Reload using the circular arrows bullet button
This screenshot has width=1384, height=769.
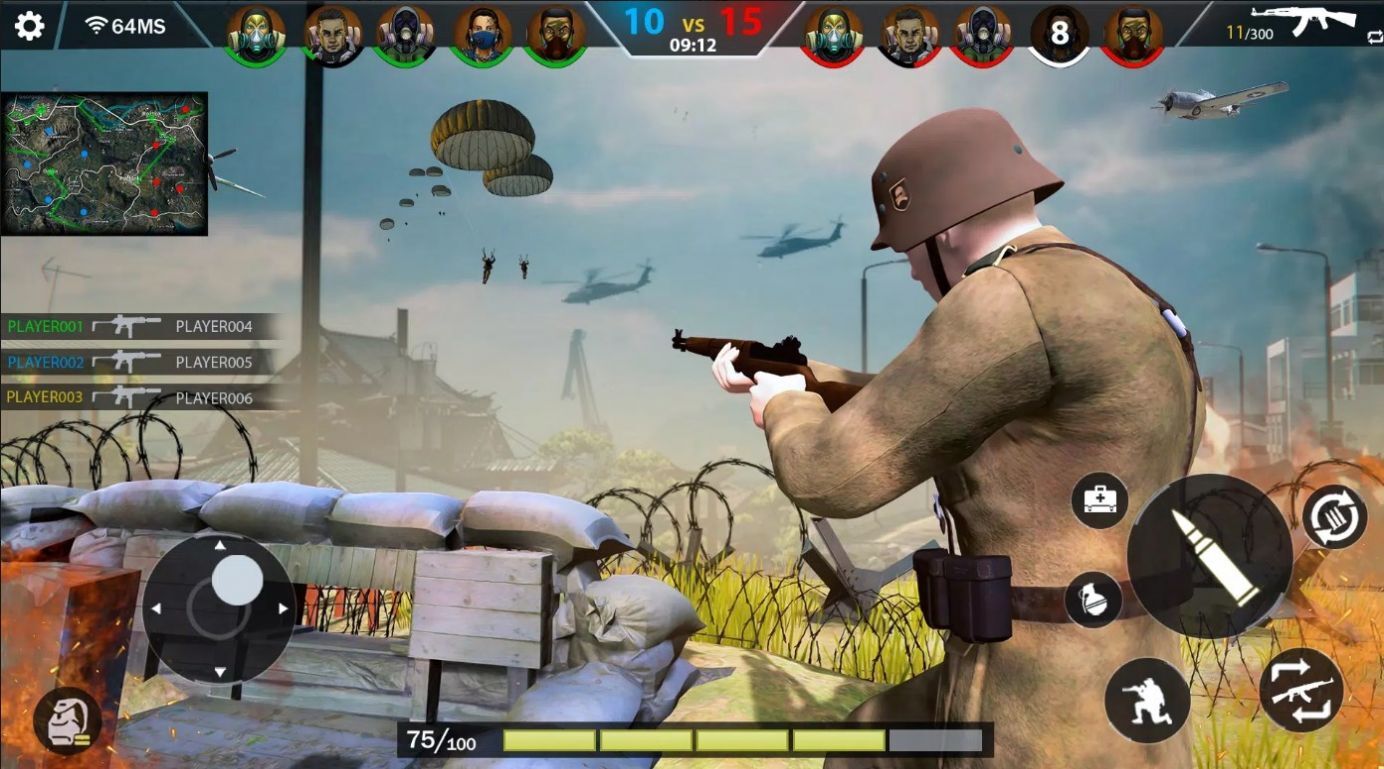(1335, 518)
